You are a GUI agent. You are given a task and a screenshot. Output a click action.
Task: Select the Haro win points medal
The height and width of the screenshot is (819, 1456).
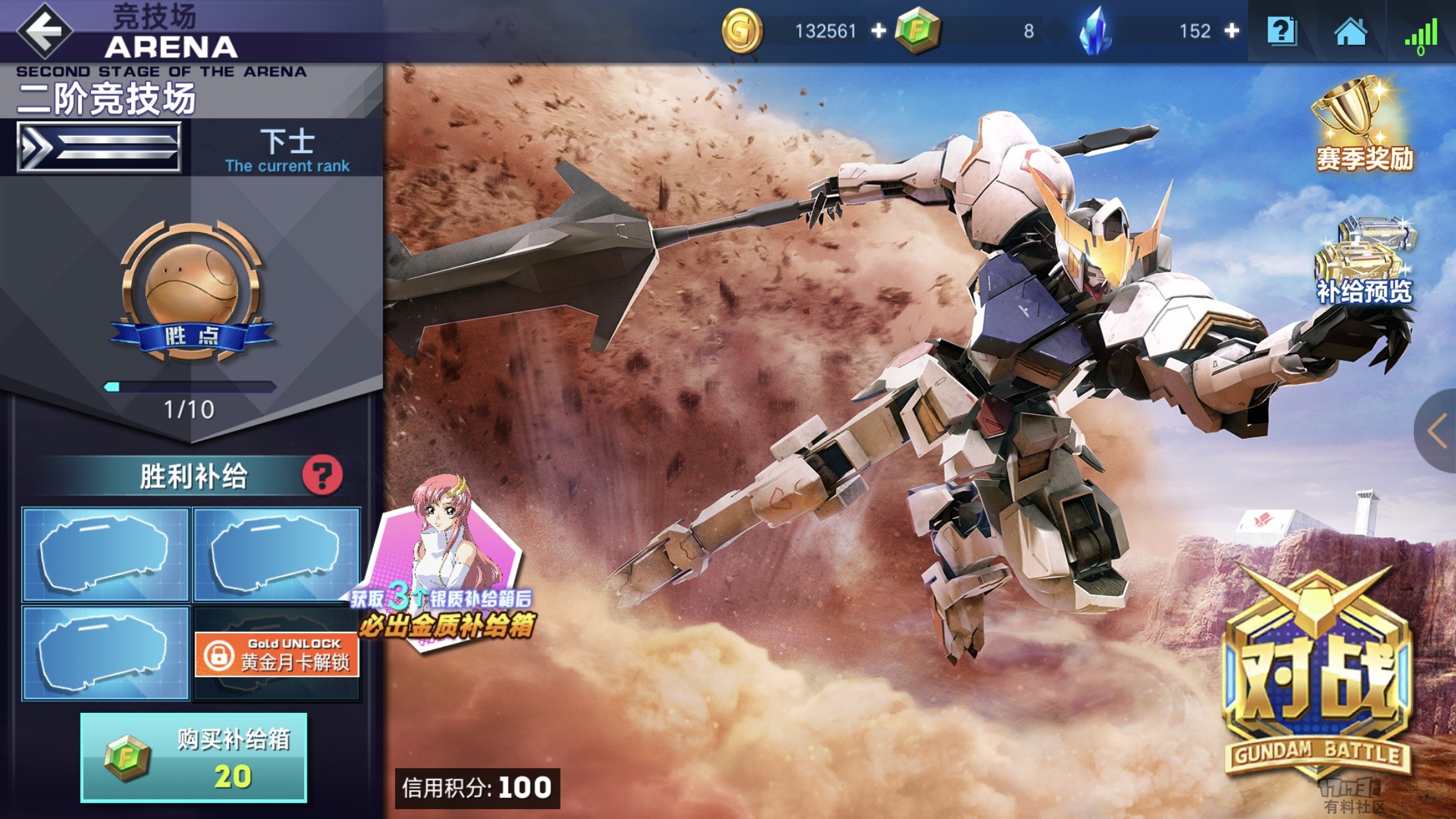pyautogui.click(x=191, y=290)
